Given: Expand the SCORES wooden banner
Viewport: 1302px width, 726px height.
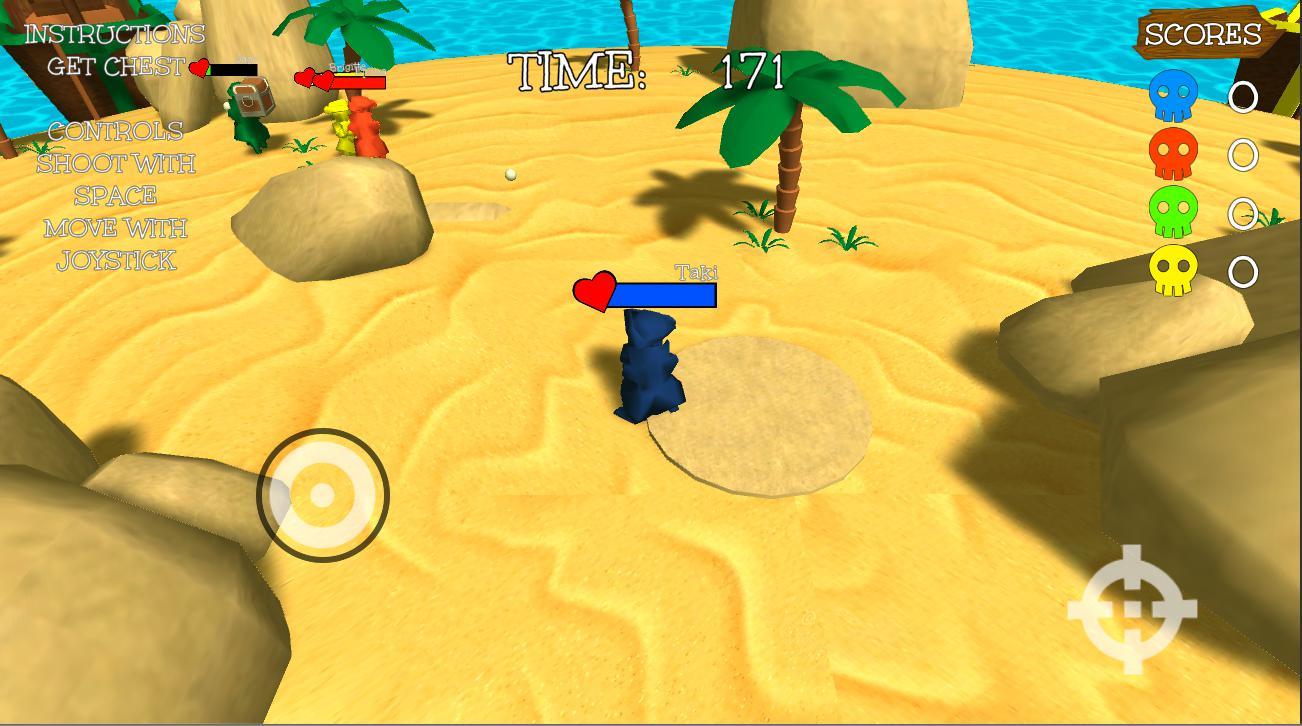Looking at the screenshot, I should click(1203, 34).
